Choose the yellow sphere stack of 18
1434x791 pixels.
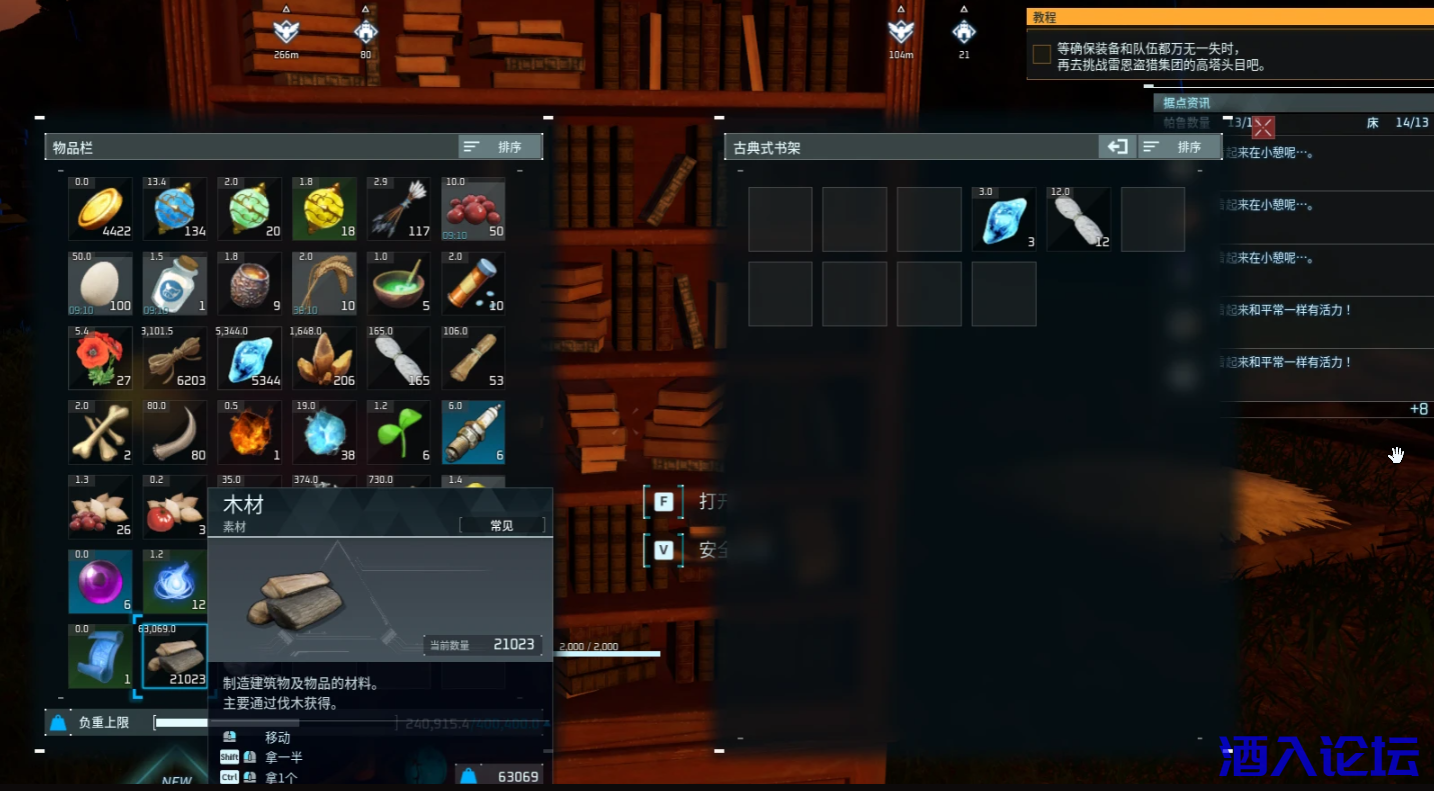click(x=324, y=209)
